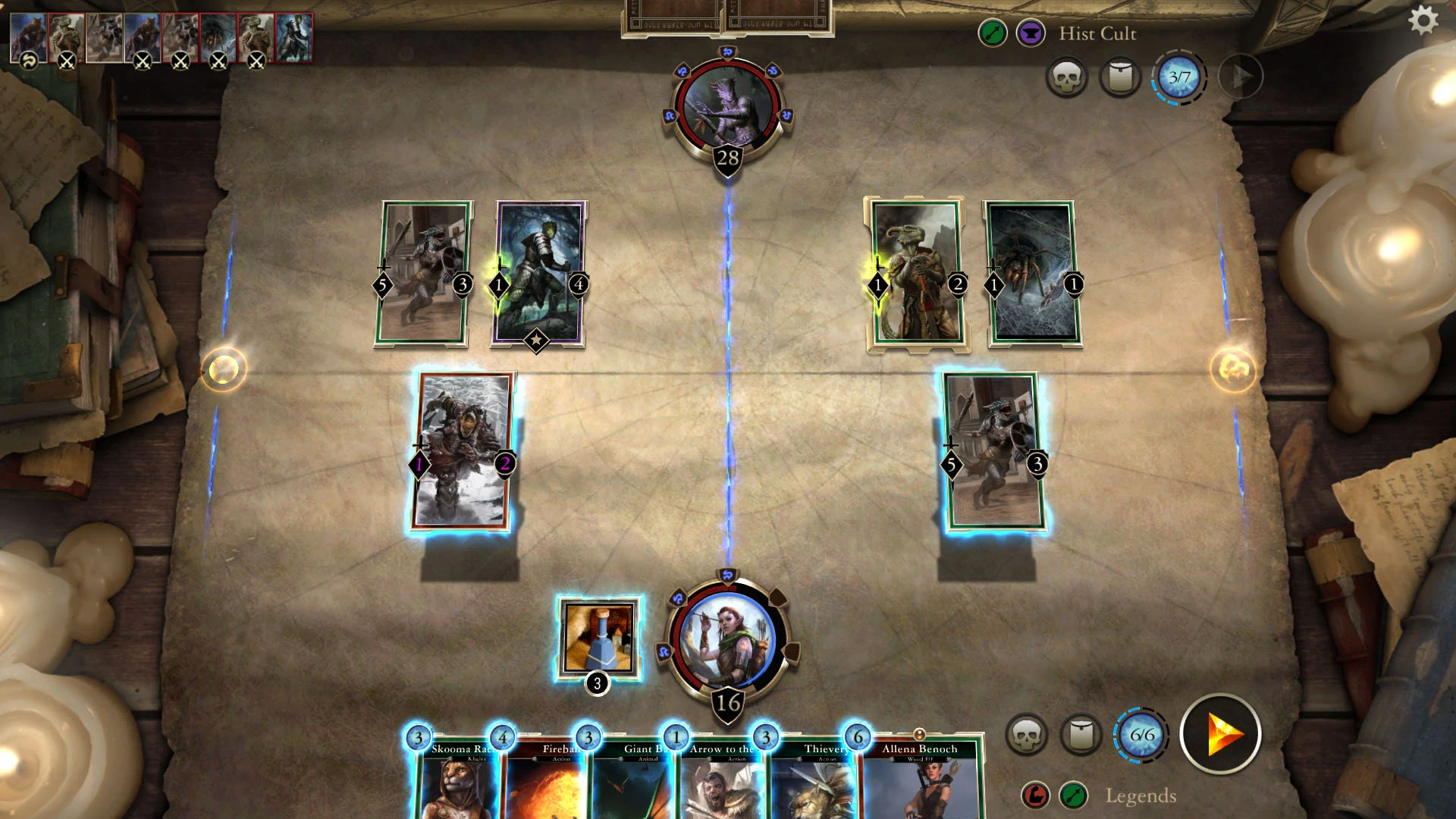
Task: Select the opponent's green agility emblem
Action: click(993, 33)
